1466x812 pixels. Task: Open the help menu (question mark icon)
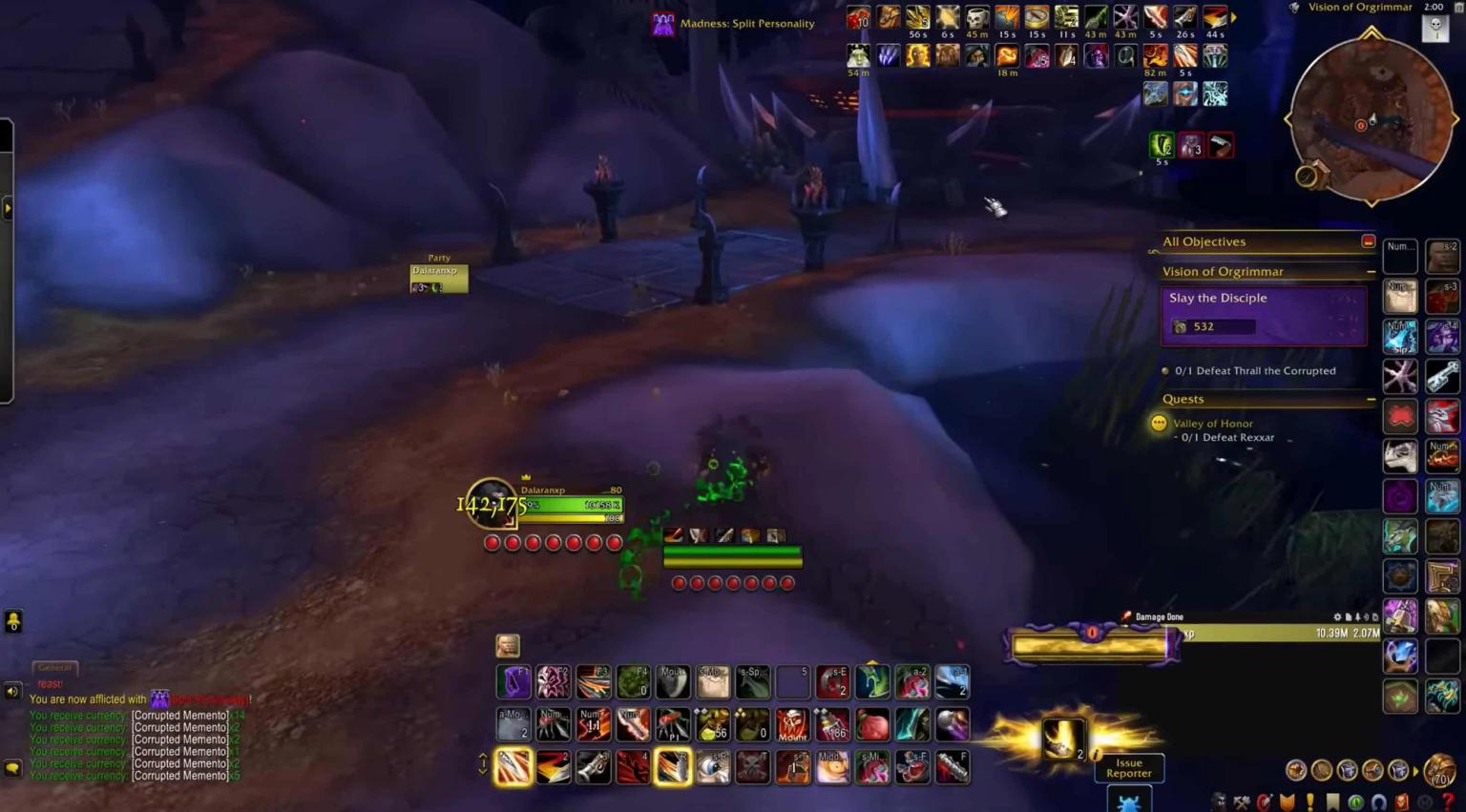[1449, 800]
